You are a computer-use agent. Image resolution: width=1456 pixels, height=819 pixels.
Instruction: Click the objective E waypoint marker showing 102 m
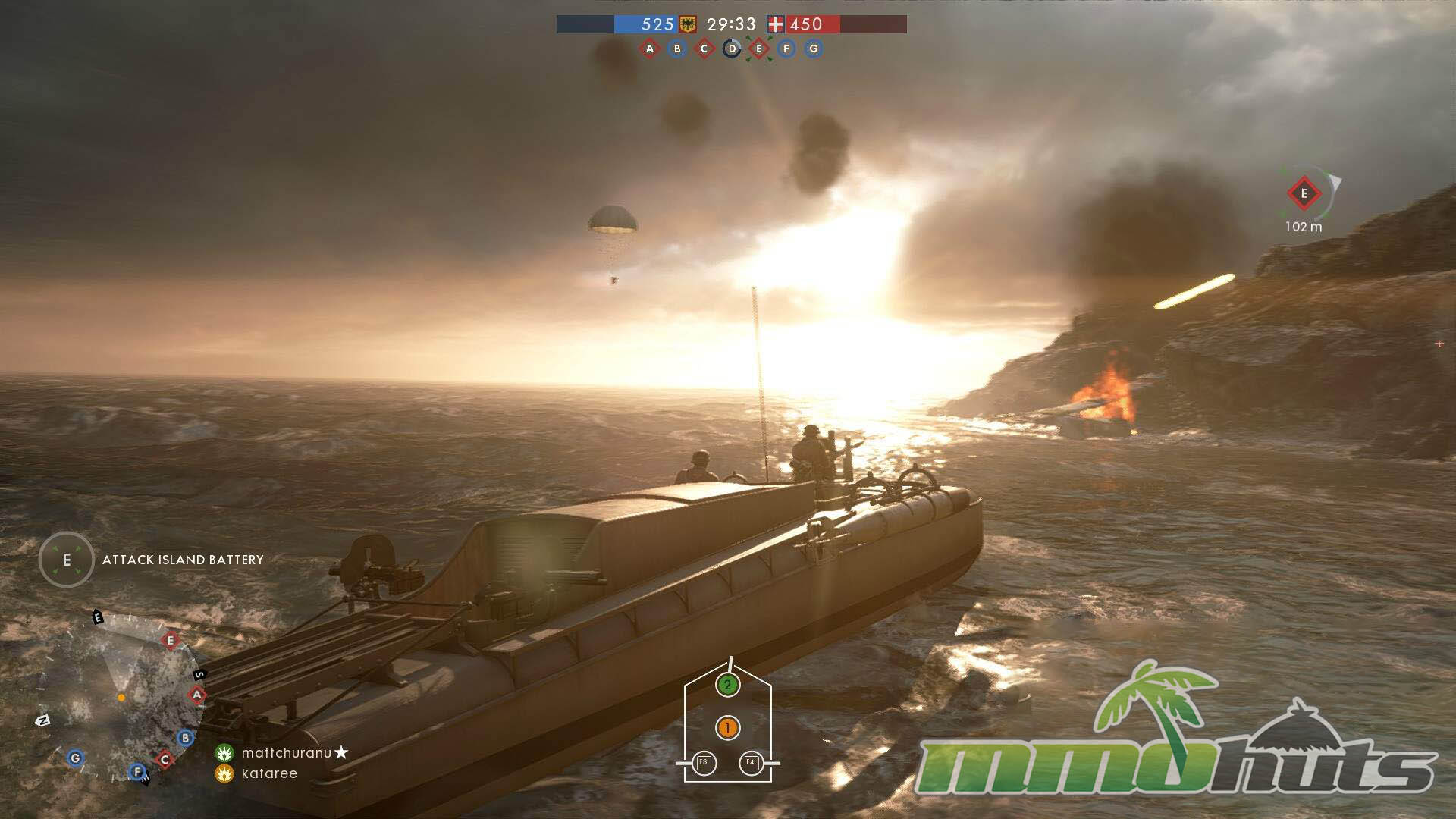click(x=1304, y=194)
